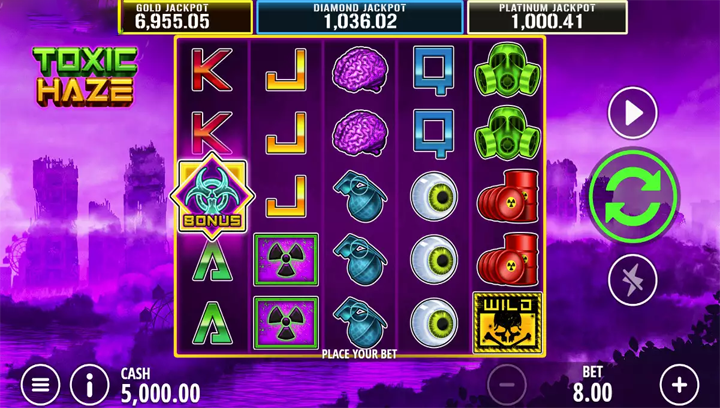720x408 pixels.
Task: Increase the bet with the plus button
Action: pos(679,384)
